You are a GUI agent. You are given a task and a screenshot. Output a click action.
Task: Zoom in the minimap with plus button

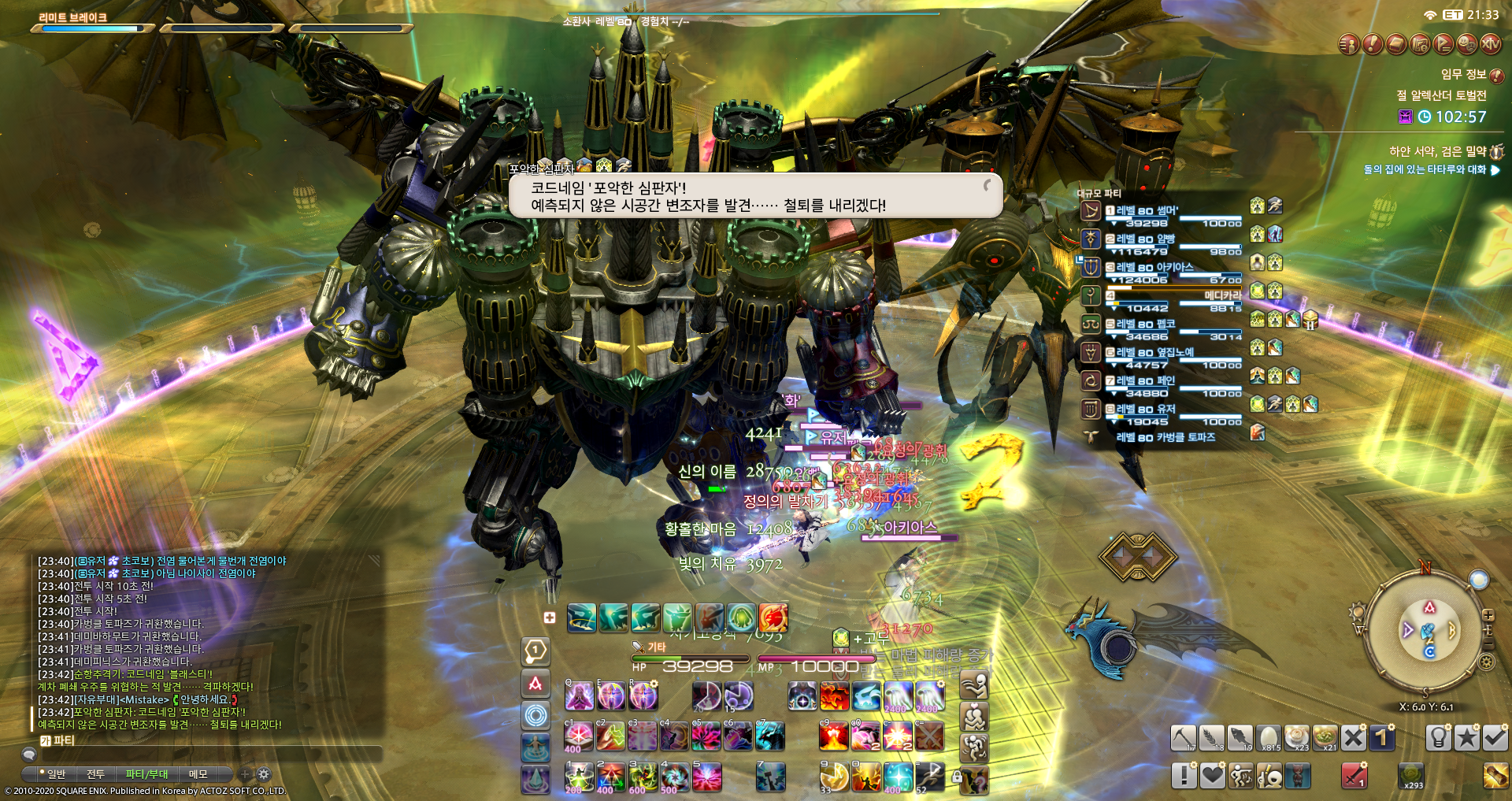pyautogui.click(x=1488, y=616)
